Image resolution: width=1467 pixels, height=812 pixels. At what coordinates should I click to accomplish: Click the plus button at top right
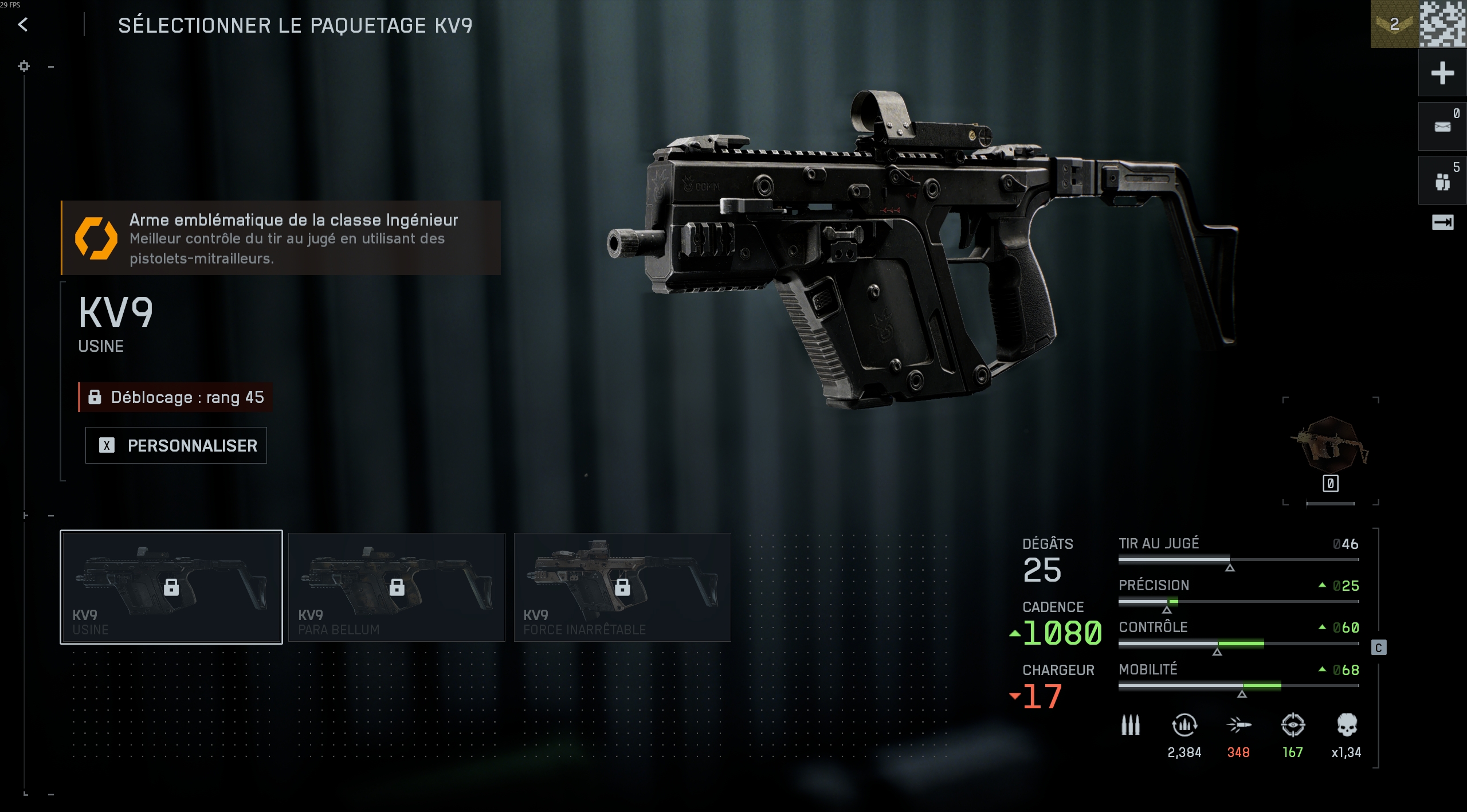tap(1442, 73)
